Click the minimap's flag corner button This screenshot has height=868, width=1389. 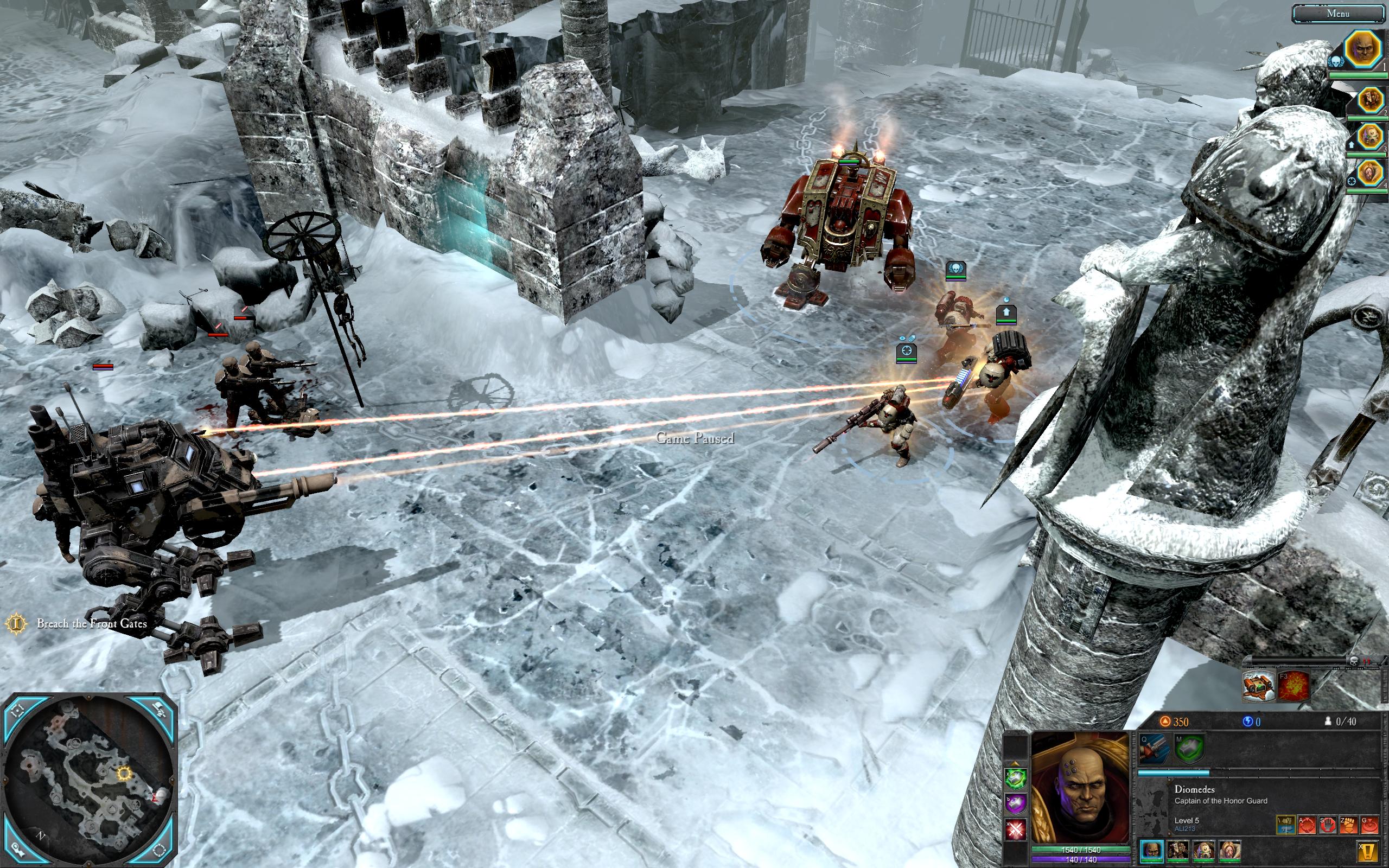tap(161, 710)
